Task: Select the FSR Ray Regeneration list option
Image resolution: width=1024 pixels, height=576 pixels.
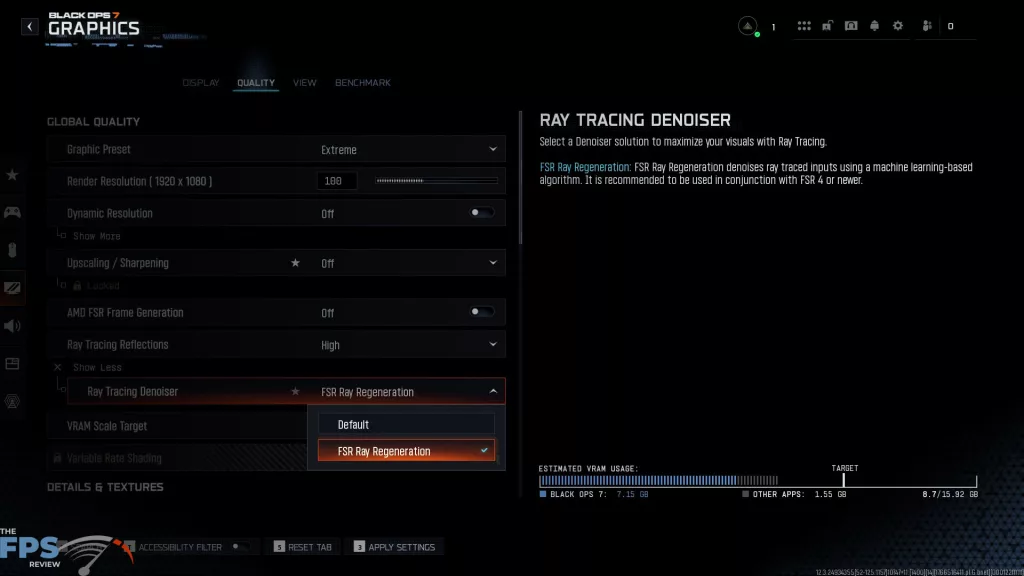Action: tap(406, 451)
